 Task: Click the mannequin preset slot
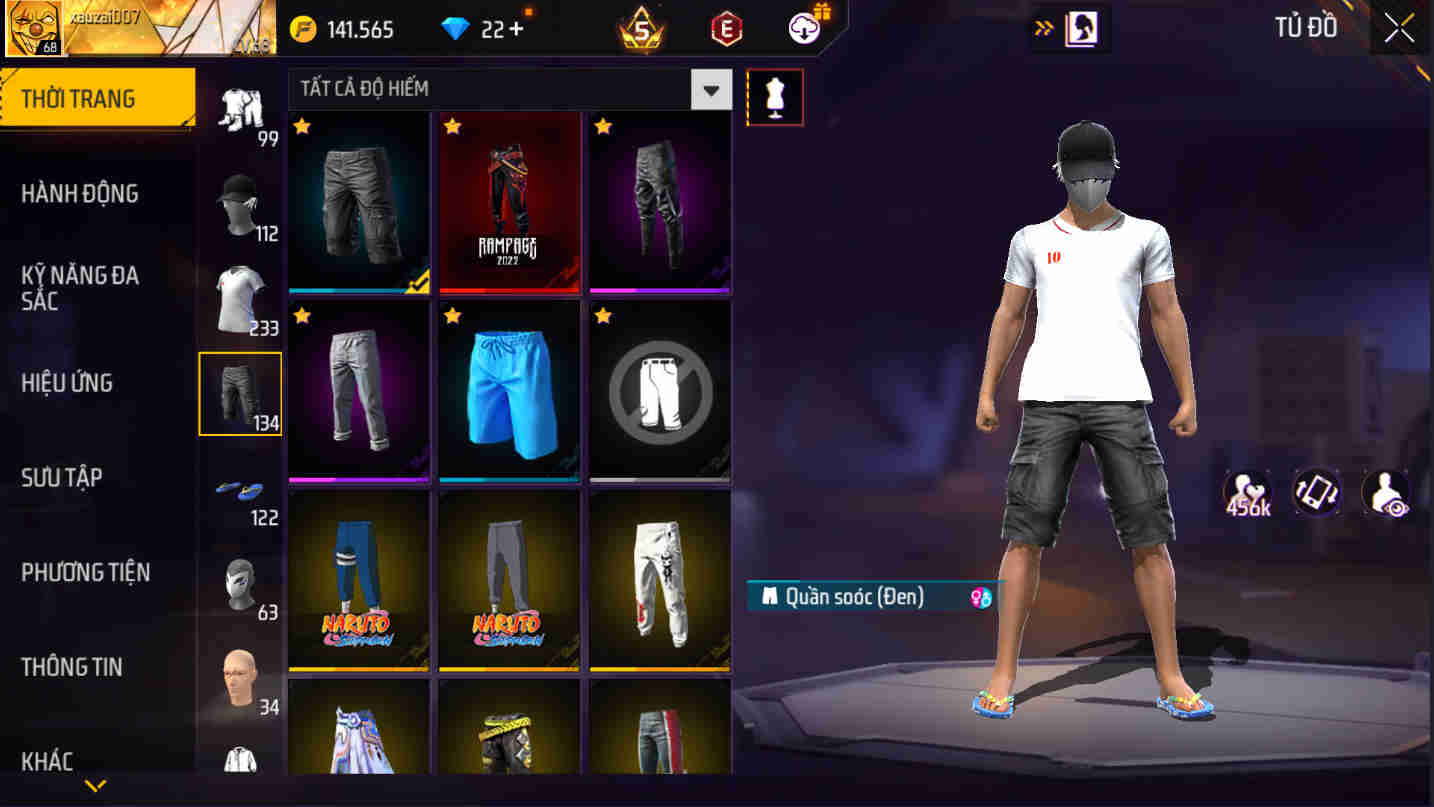click(x=776, y=96)
